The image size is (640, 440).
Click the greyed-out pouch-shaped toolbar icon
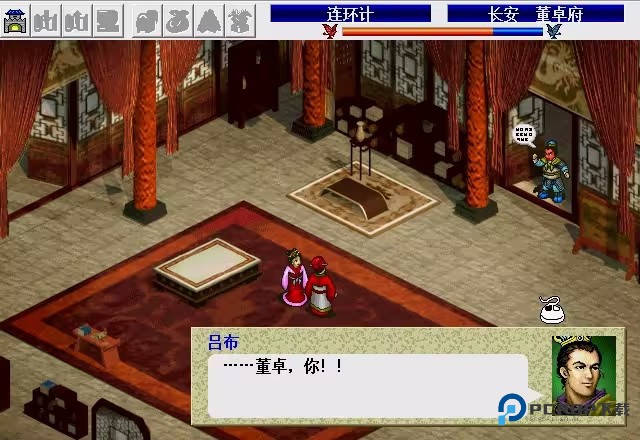(177, 20)
